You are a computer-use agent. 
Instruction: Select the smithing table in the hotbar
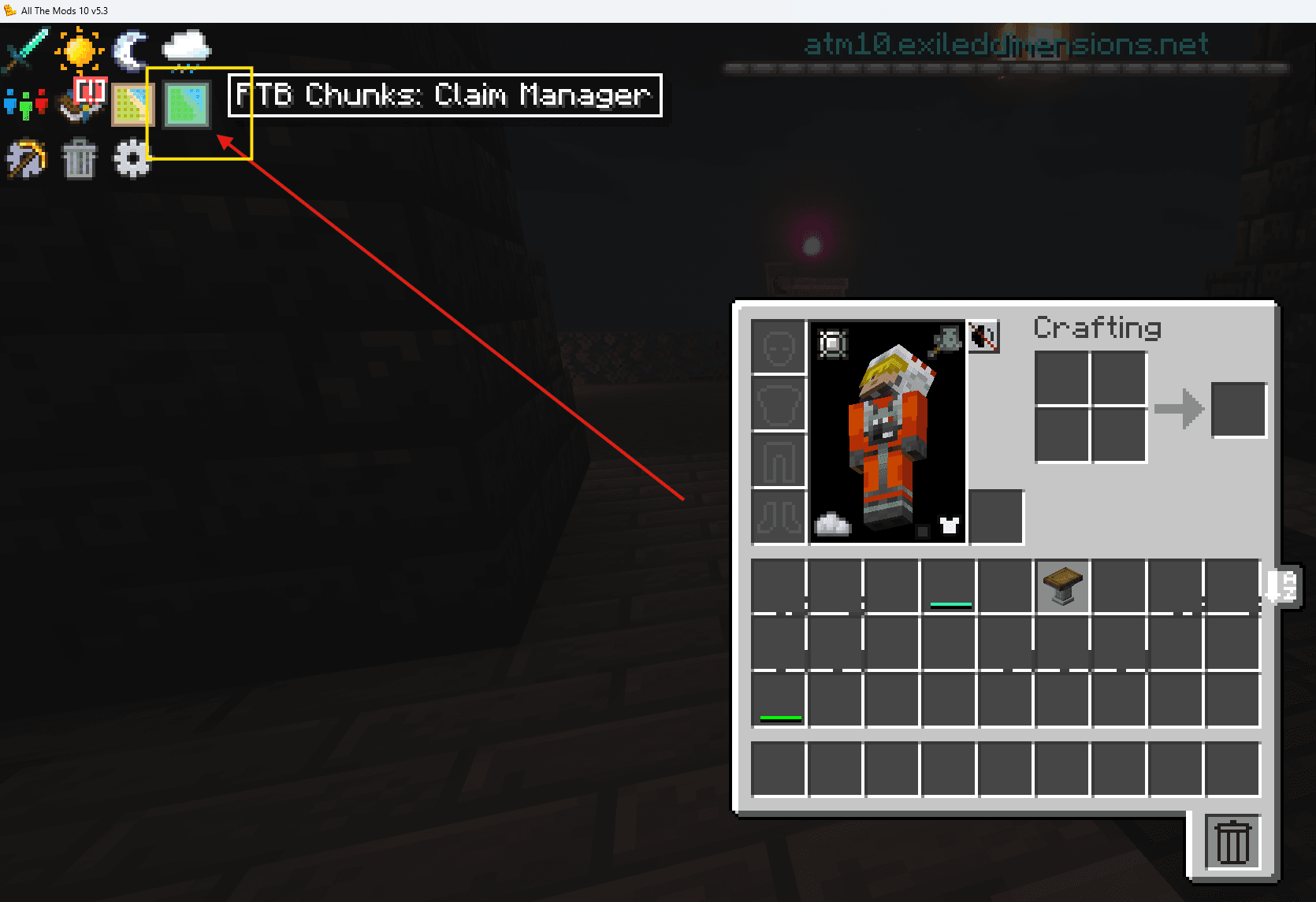1061,585
